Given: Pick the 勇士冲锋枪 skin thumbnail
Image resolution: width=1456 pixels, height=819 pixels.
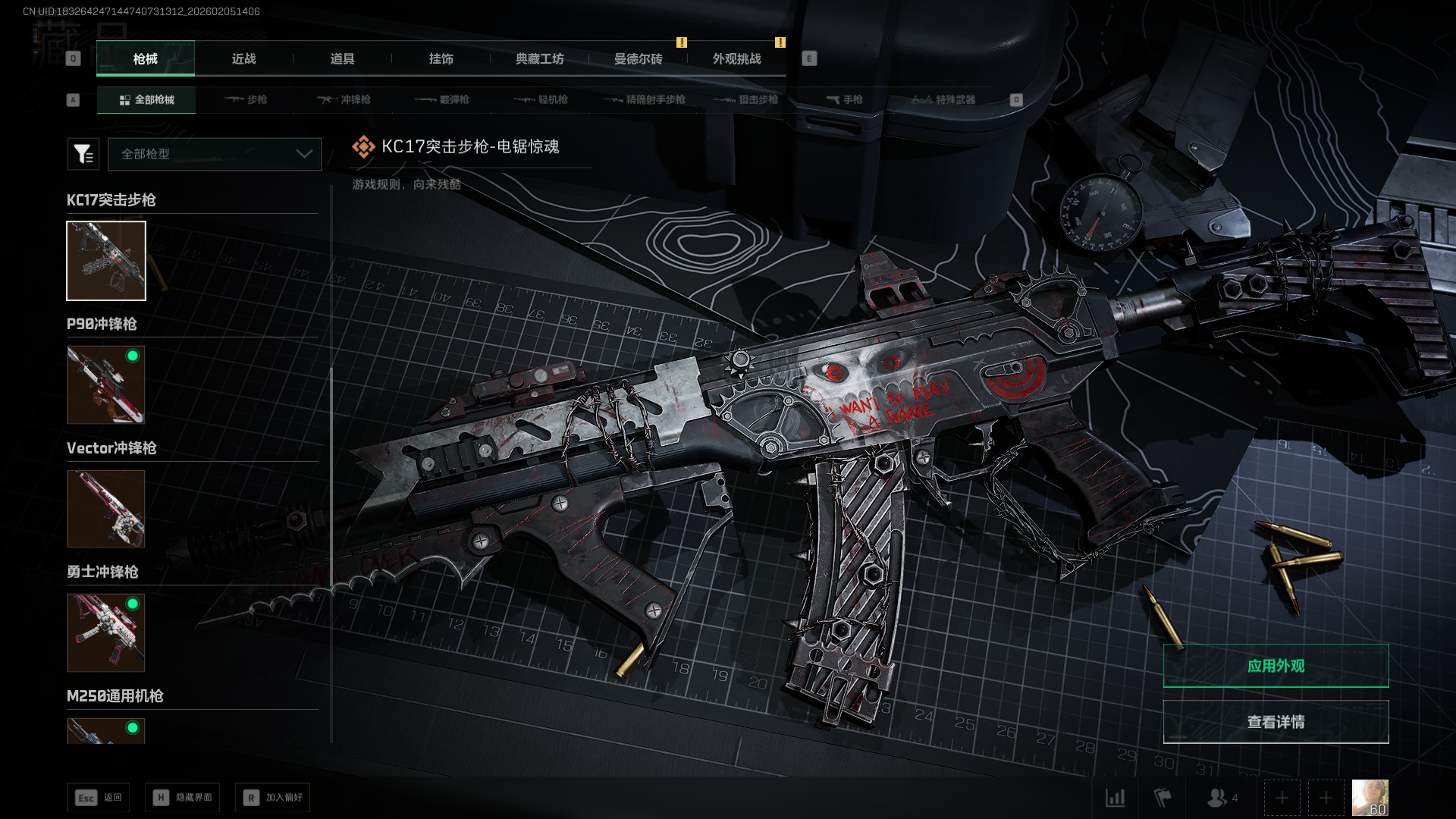Looking at the screenshot, I should [106, 632].
